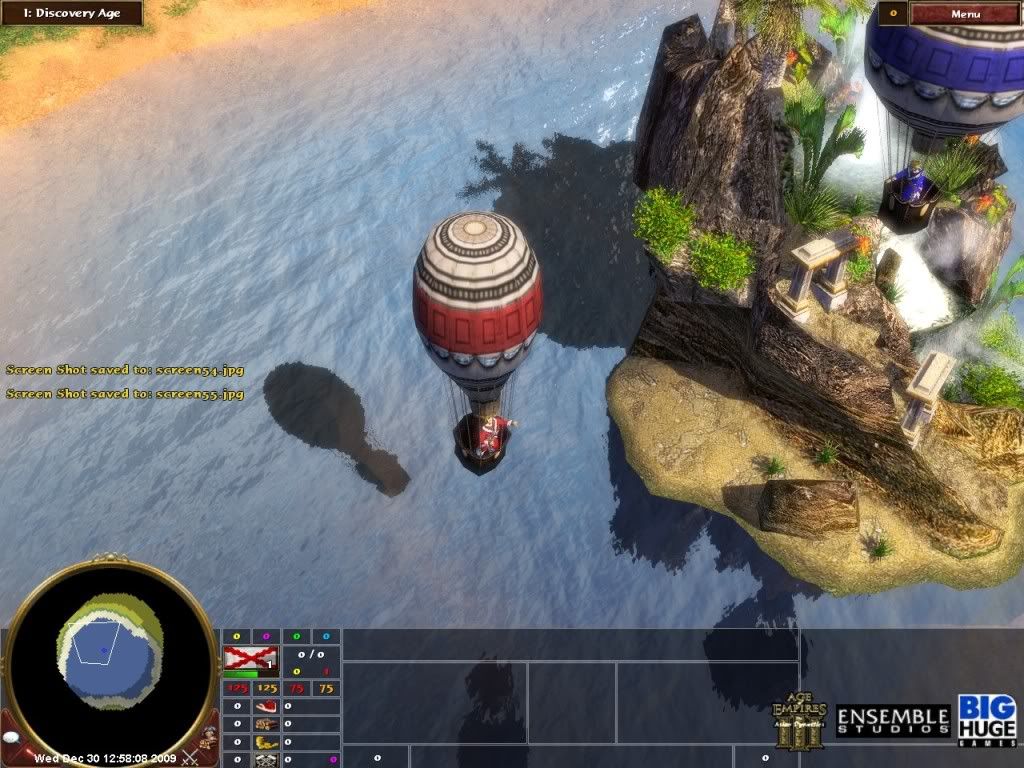Open the Menu button

pyautogui.click(x=964, y=14)
